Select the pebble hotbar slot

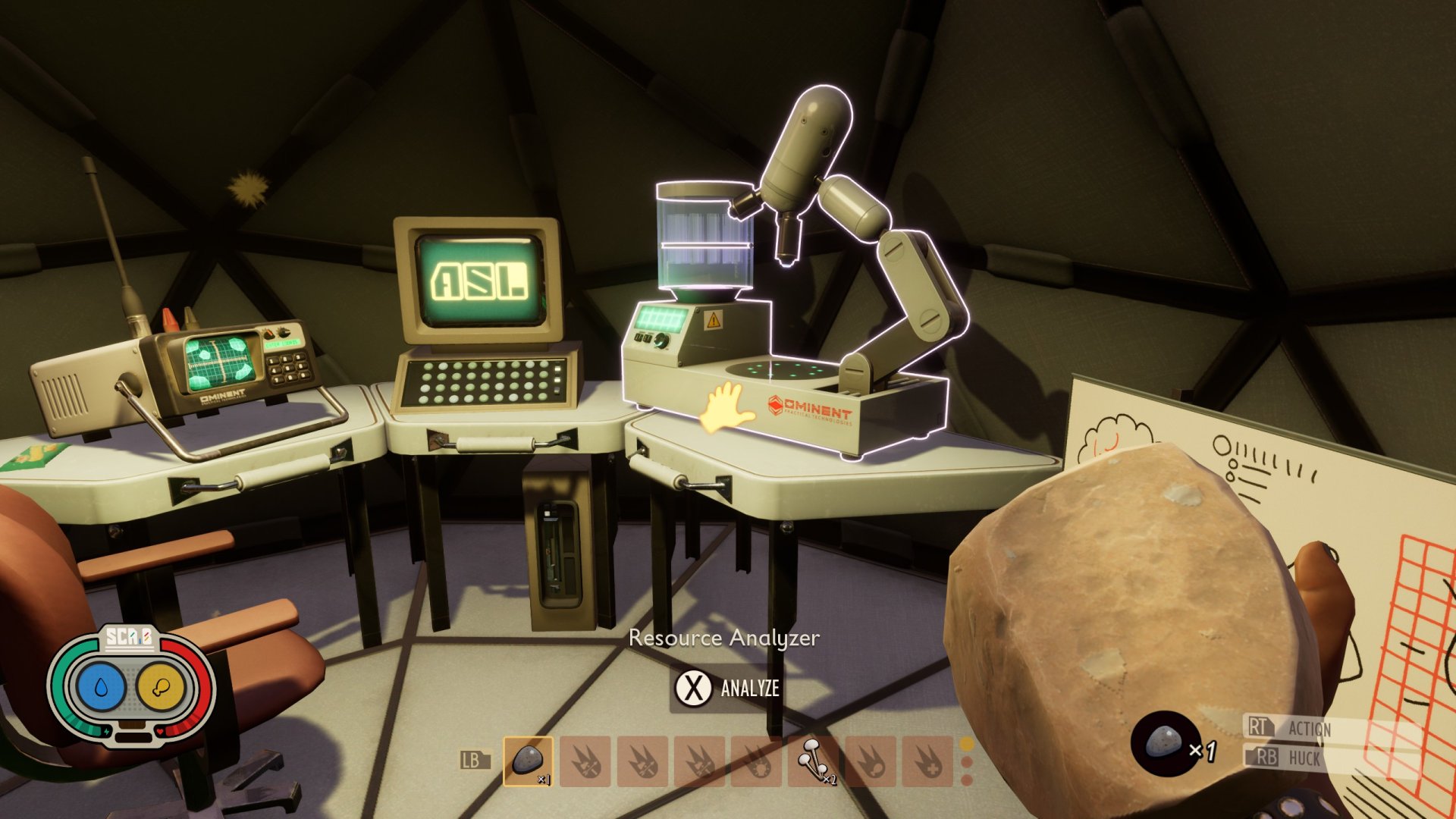pos(529,761)
